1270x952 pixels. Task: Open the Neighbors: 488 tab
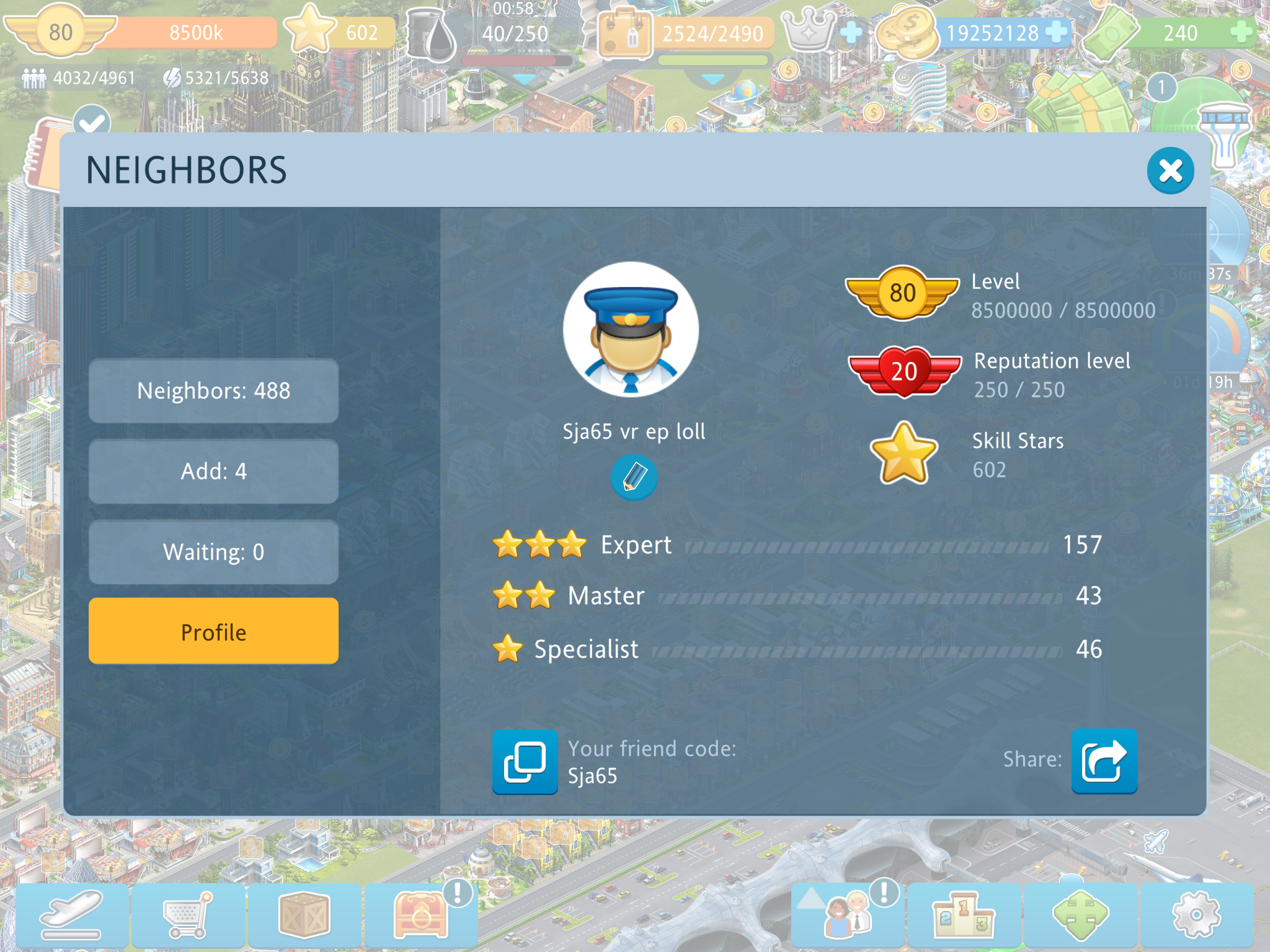(213, 391)
